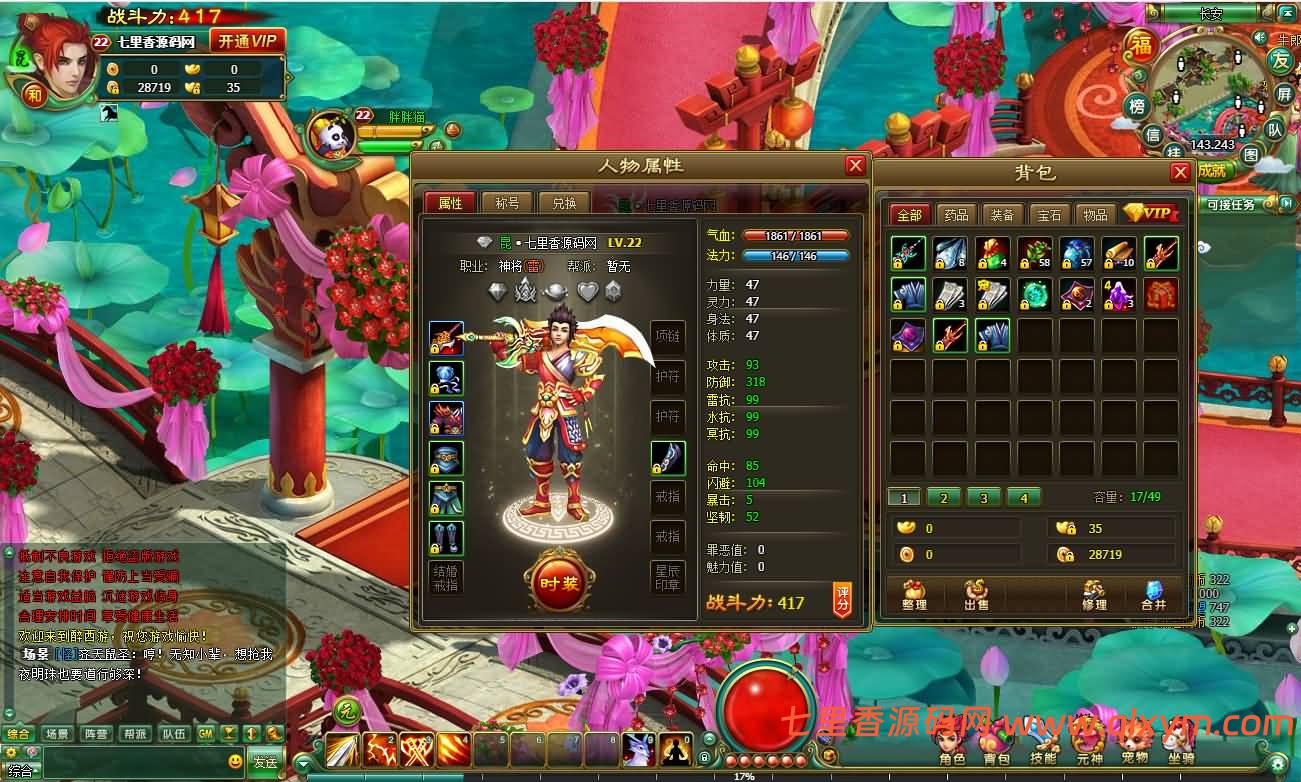Close the 人物属性 character window
The height and width of the screenshot is (782, 1301).
(855, 166)
